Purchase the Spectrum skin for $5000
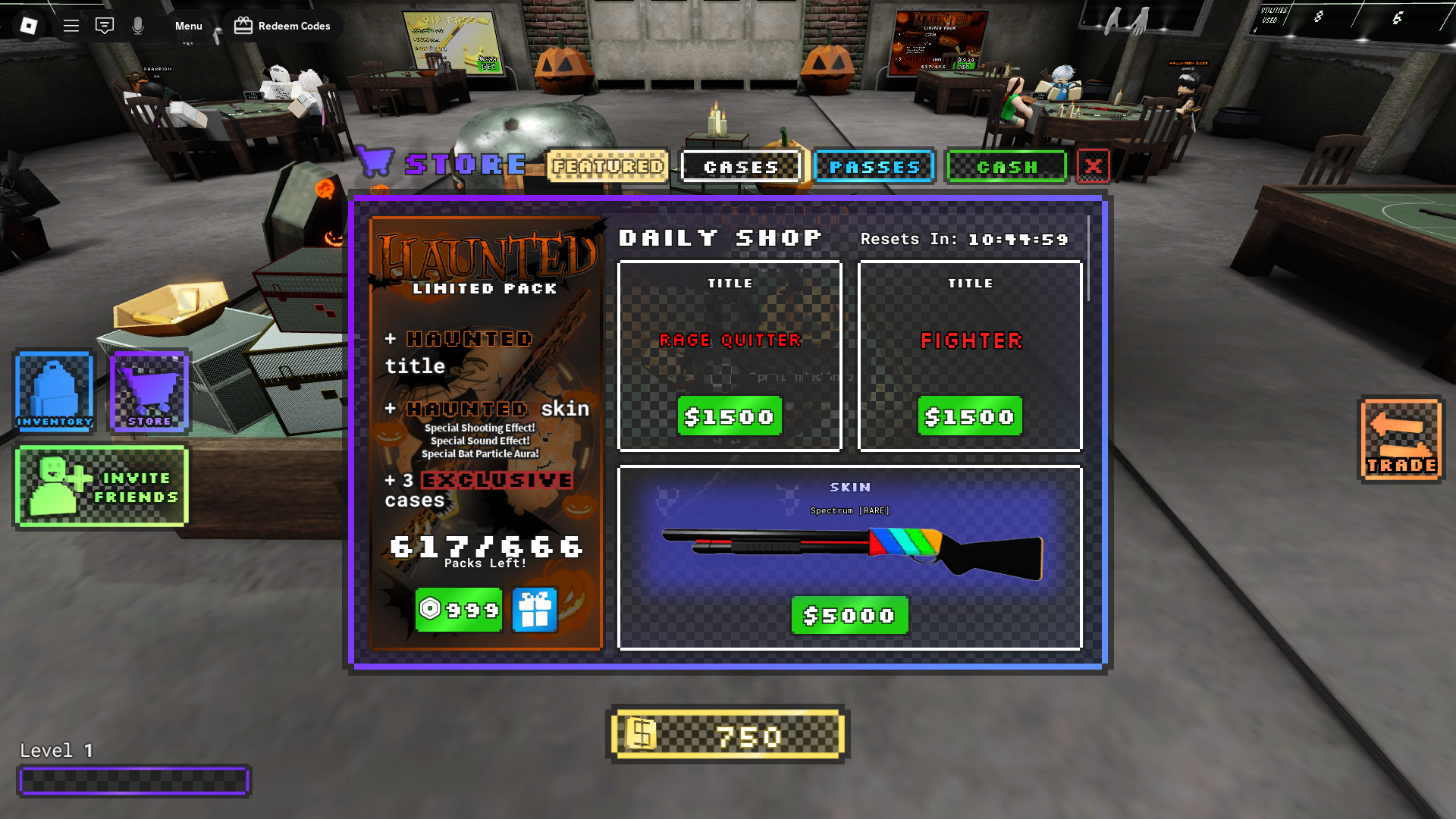This screenshot has height=819, width=1456. (848, 615)
